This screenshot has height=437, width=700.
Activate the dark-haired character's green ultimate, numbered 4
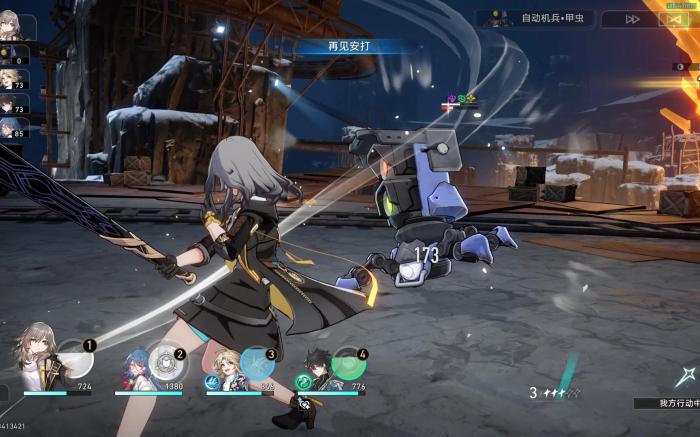point(346,362)
